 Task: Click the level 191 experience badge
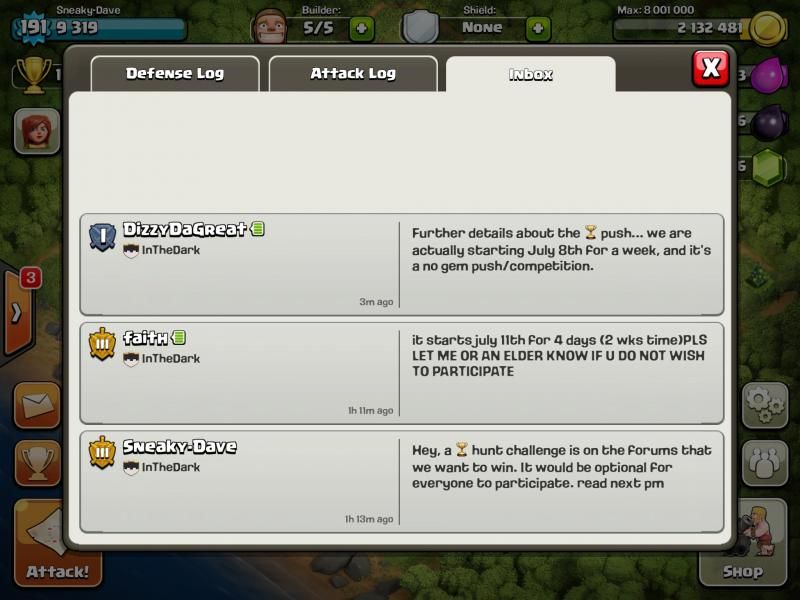coord(31,27)
